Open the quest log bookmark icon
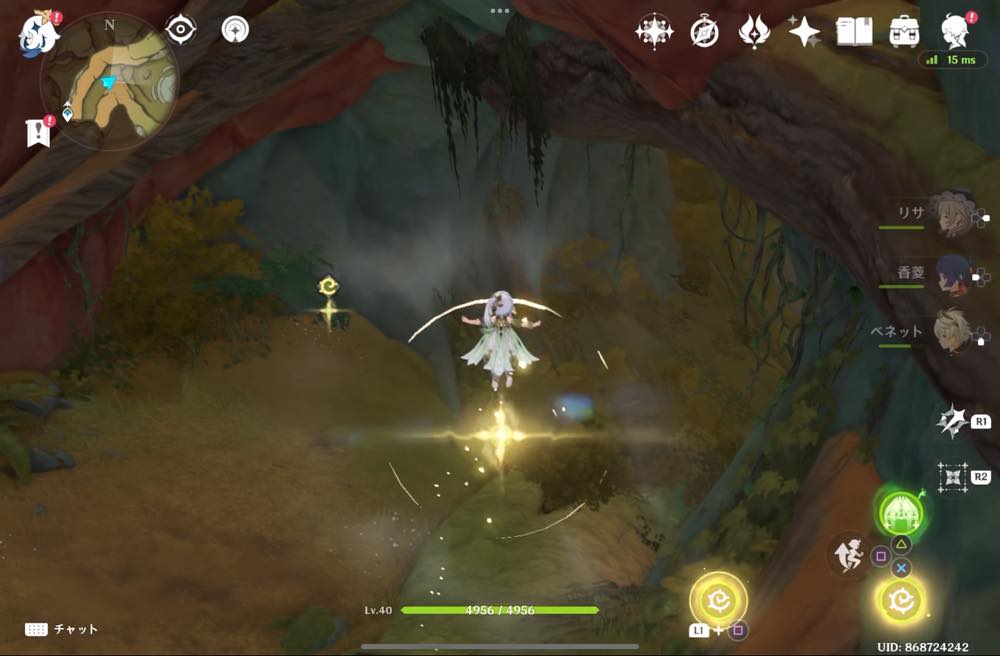The image size is (1000, 656). click(39, 132)
